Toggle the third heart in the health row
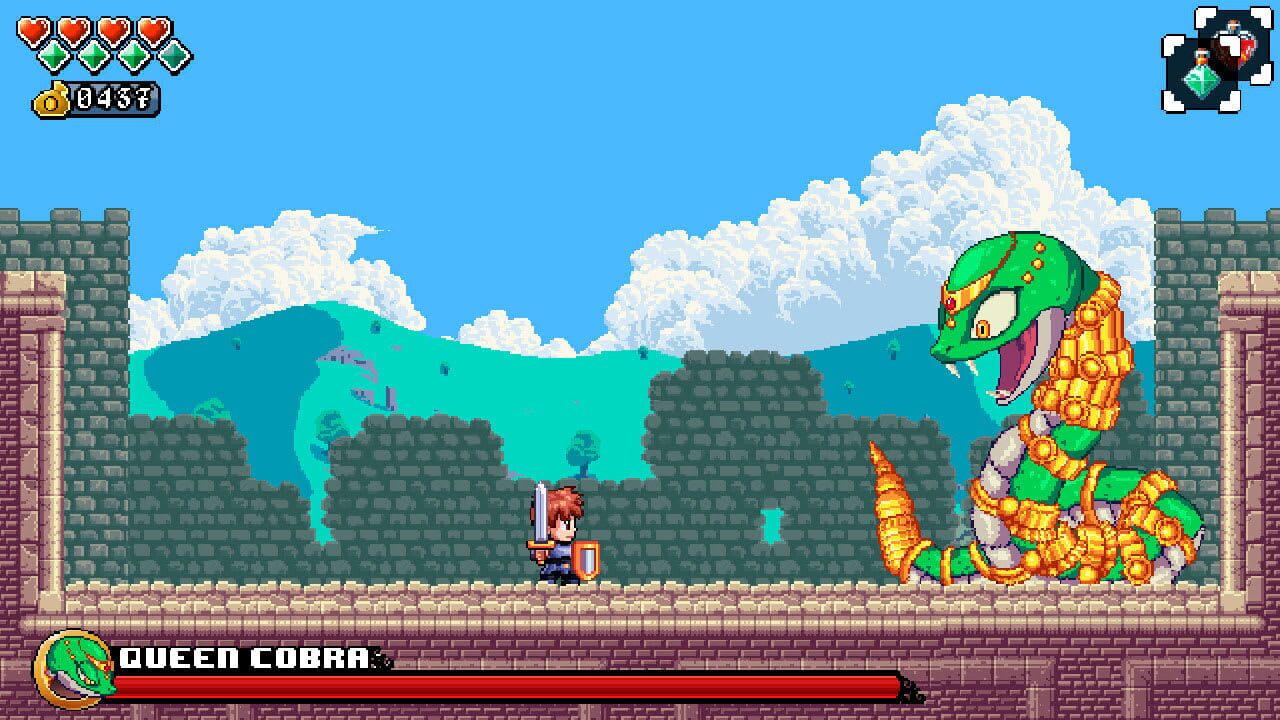Viewport: 1280px width, 720px height. click(114, 28)
